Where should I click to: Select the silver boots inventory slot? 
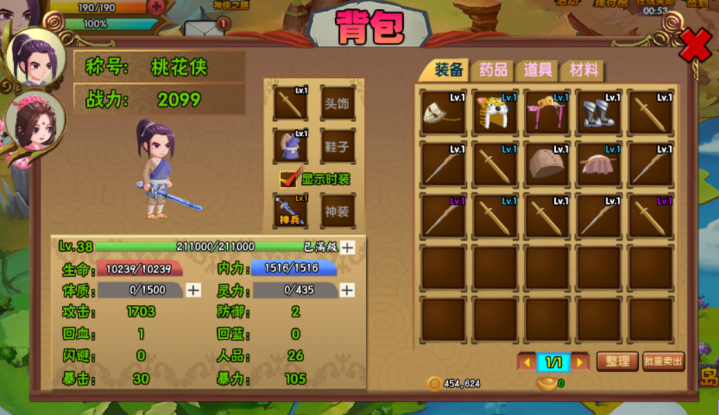(x=598, y=113)
